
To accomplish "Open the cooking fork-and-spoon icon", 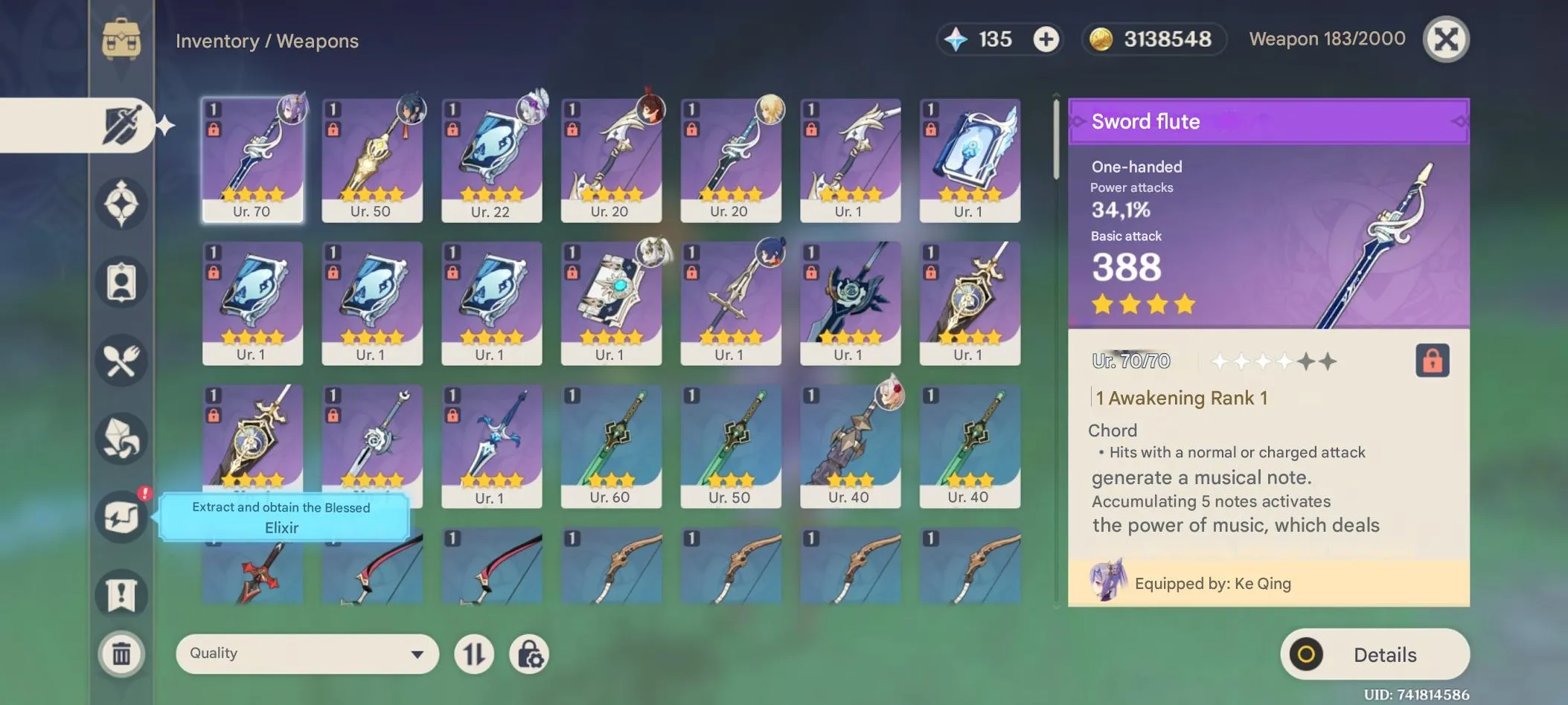I will point(123,360).
